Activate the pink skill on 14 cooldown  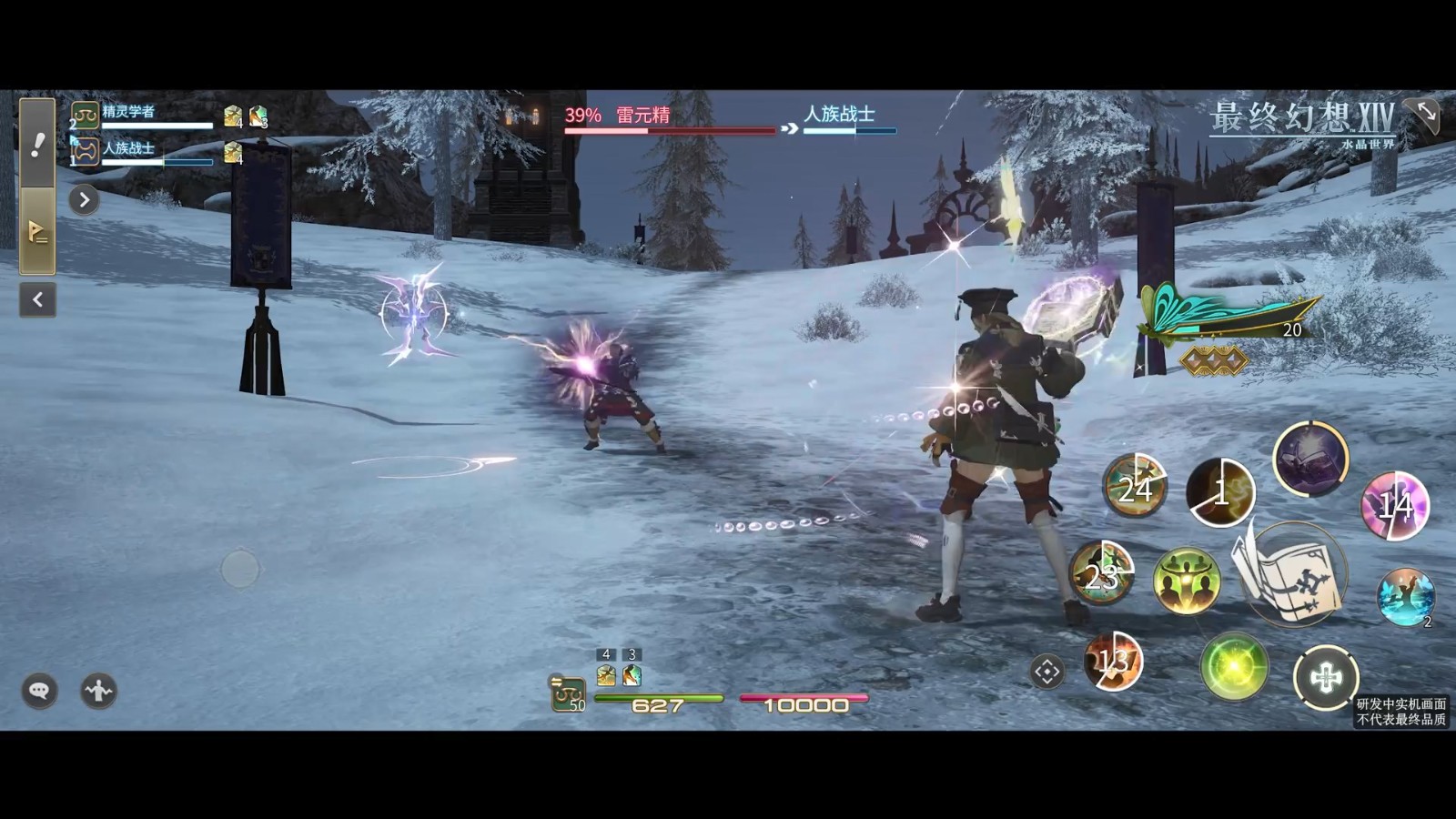click(1394, 505)
